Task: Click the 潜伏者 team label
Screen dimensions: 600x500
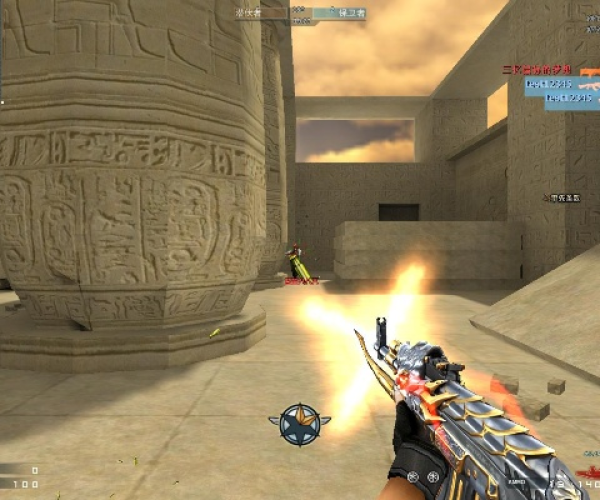Action: tap(247, 13)
